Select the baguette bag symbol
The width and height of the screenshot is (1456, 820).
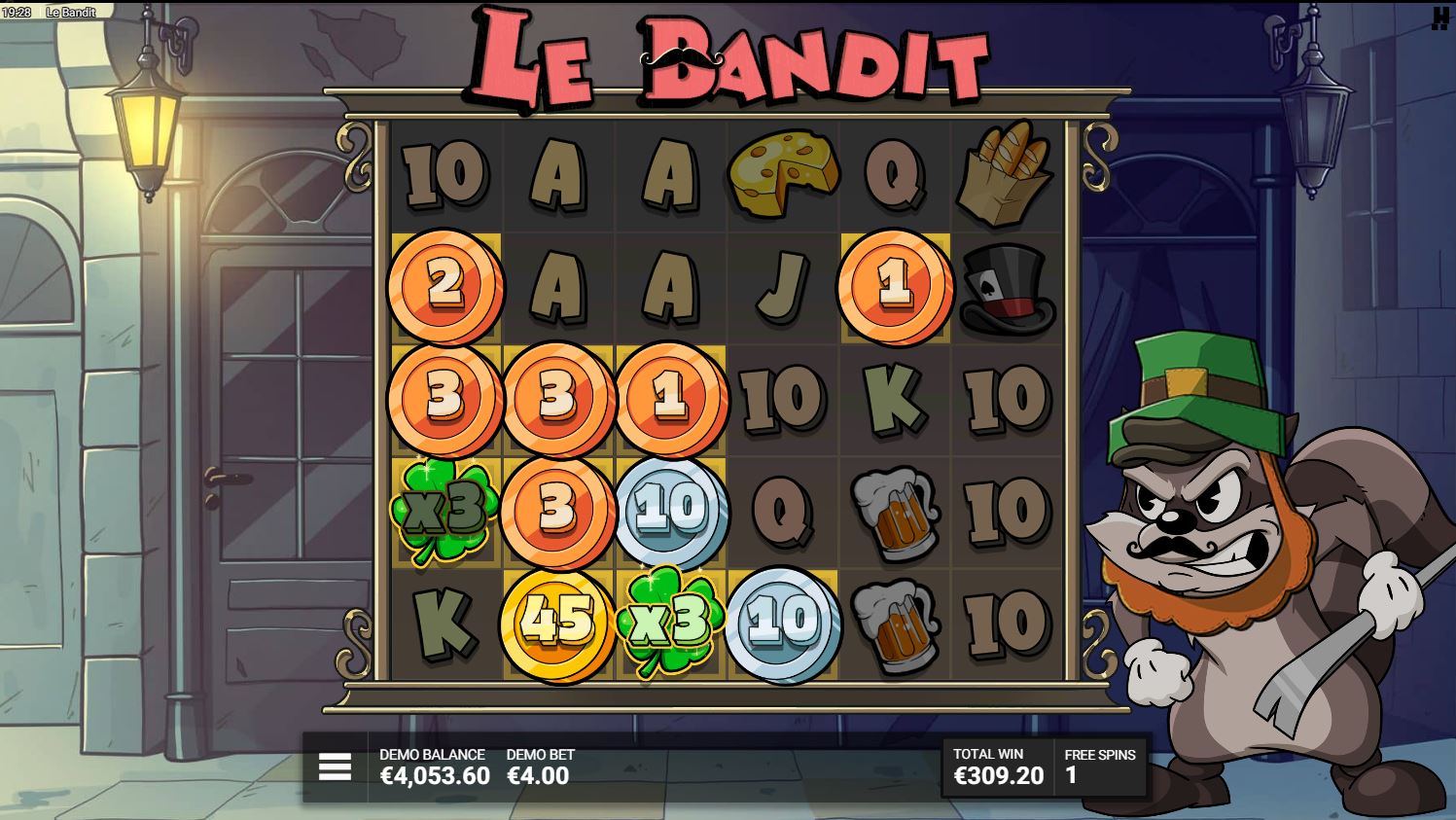point(1008,175)
